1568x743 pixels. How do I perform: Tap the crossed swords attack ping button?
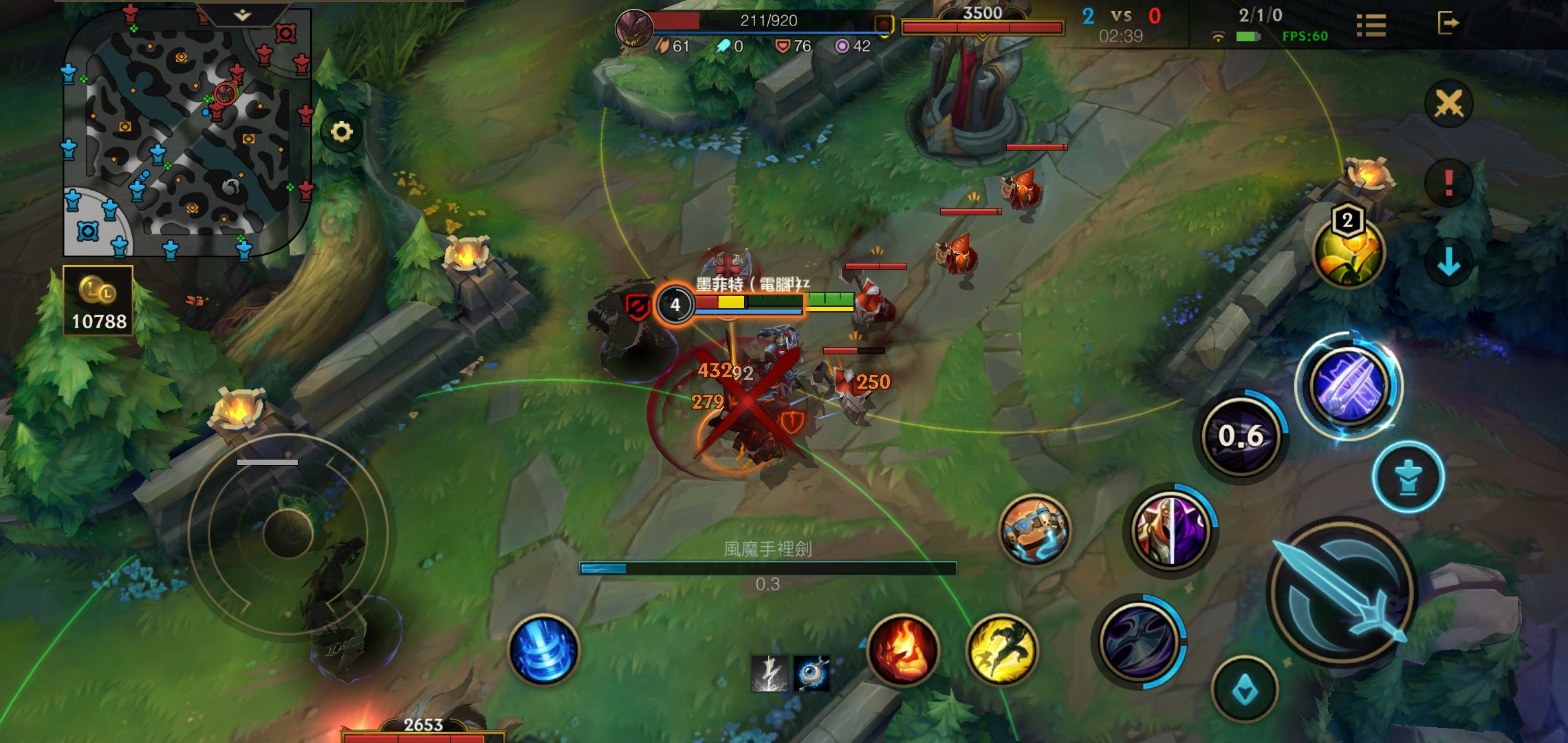tap(1448, 104)
